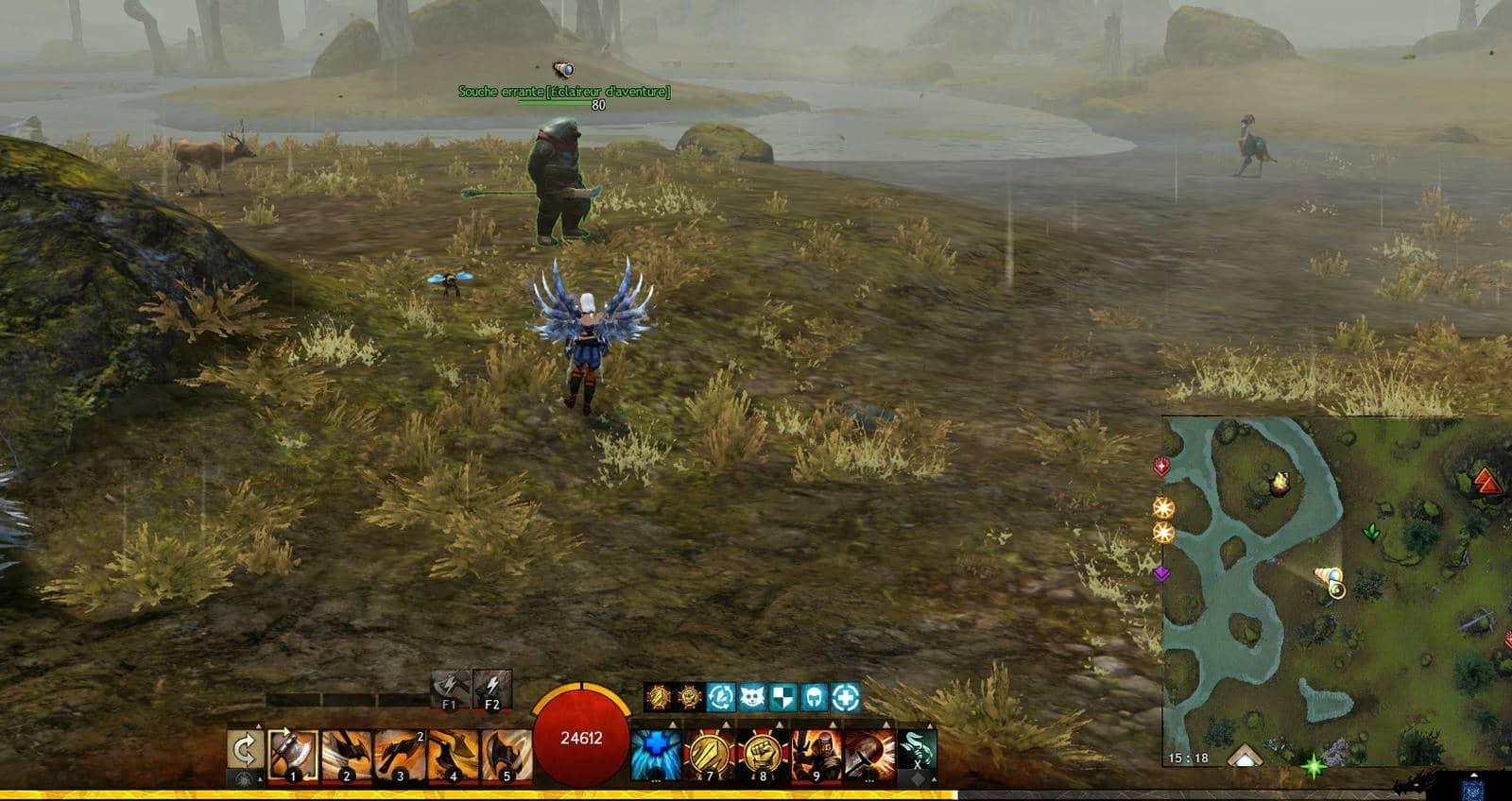Click the white cat face buff icon
The image size is (1512, 801).
point(752,698)
